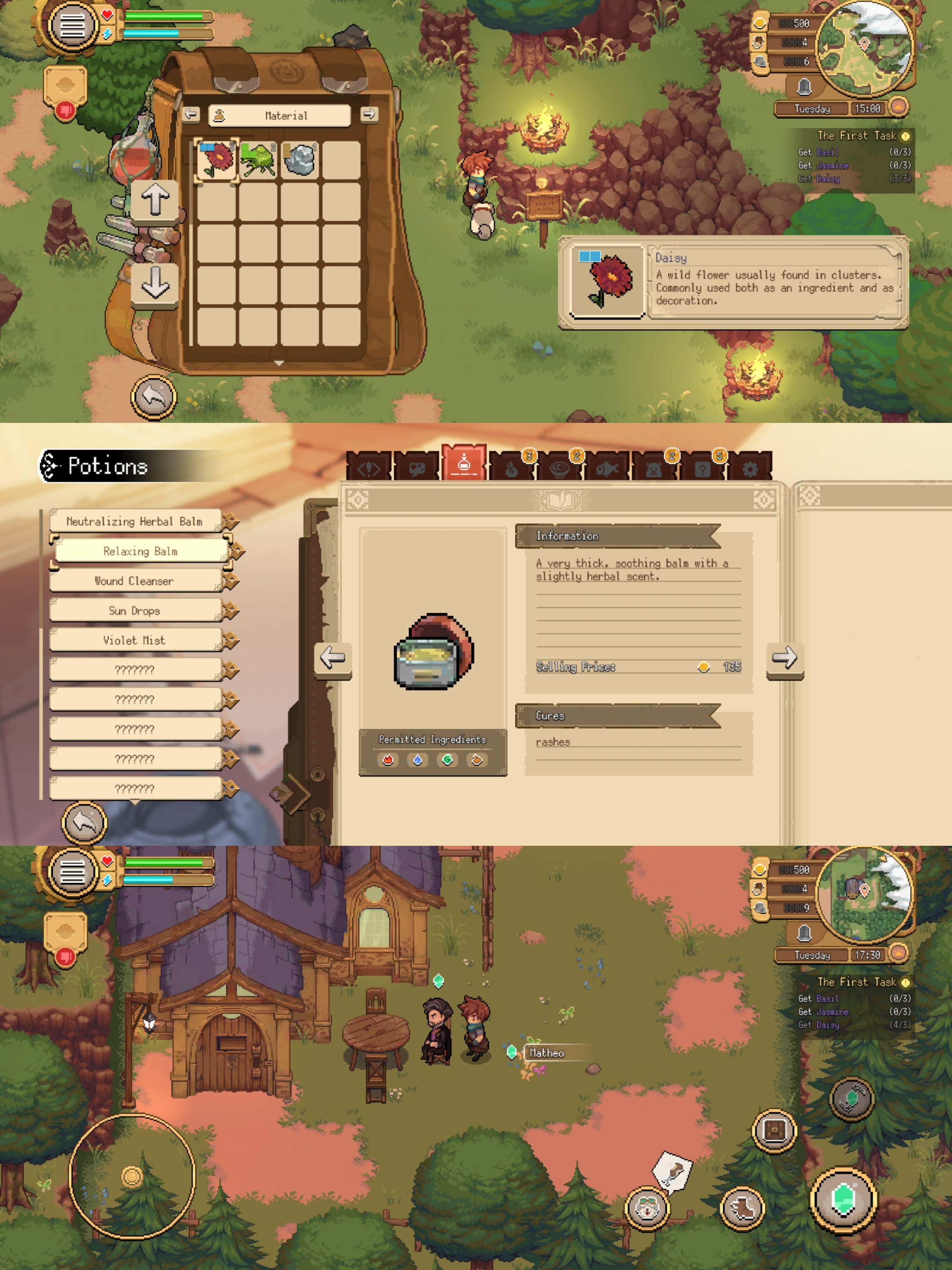Open the chest inventory button
The height and width of the screenshot is (1270, 952).
(774, 1131)
